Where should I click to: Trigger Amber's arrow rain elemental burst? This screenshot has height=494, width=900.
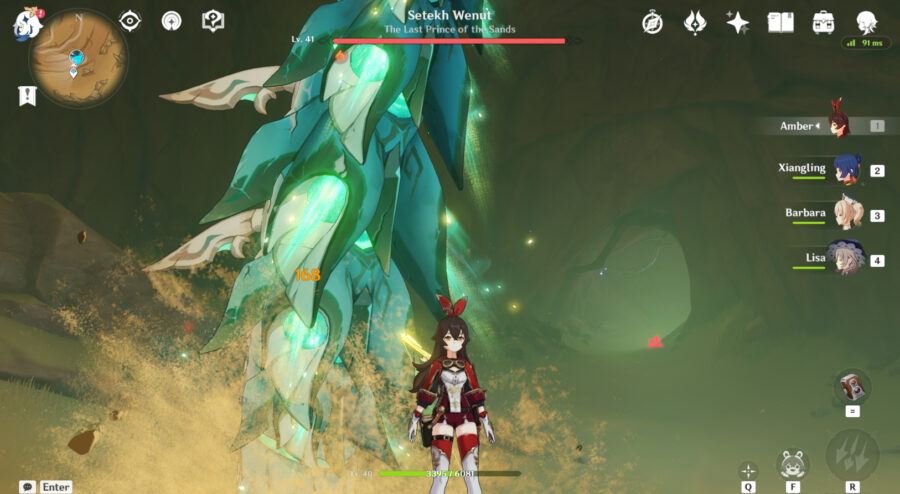[852, 456]
